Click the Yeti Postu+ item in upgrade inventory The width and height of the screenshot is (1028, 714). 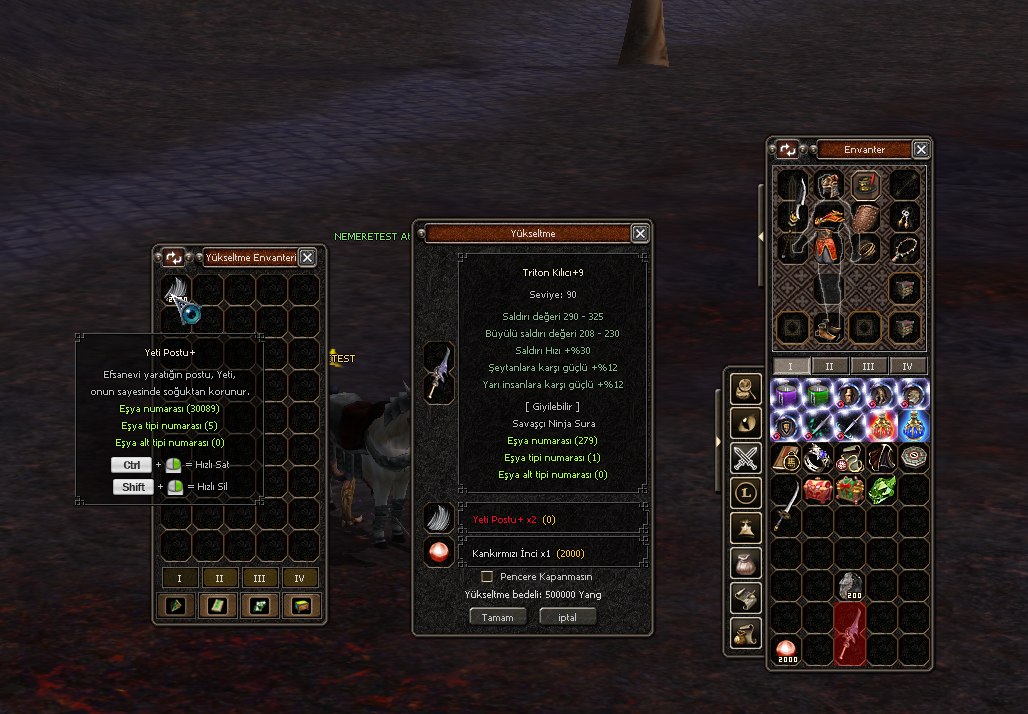click(179, 292)
